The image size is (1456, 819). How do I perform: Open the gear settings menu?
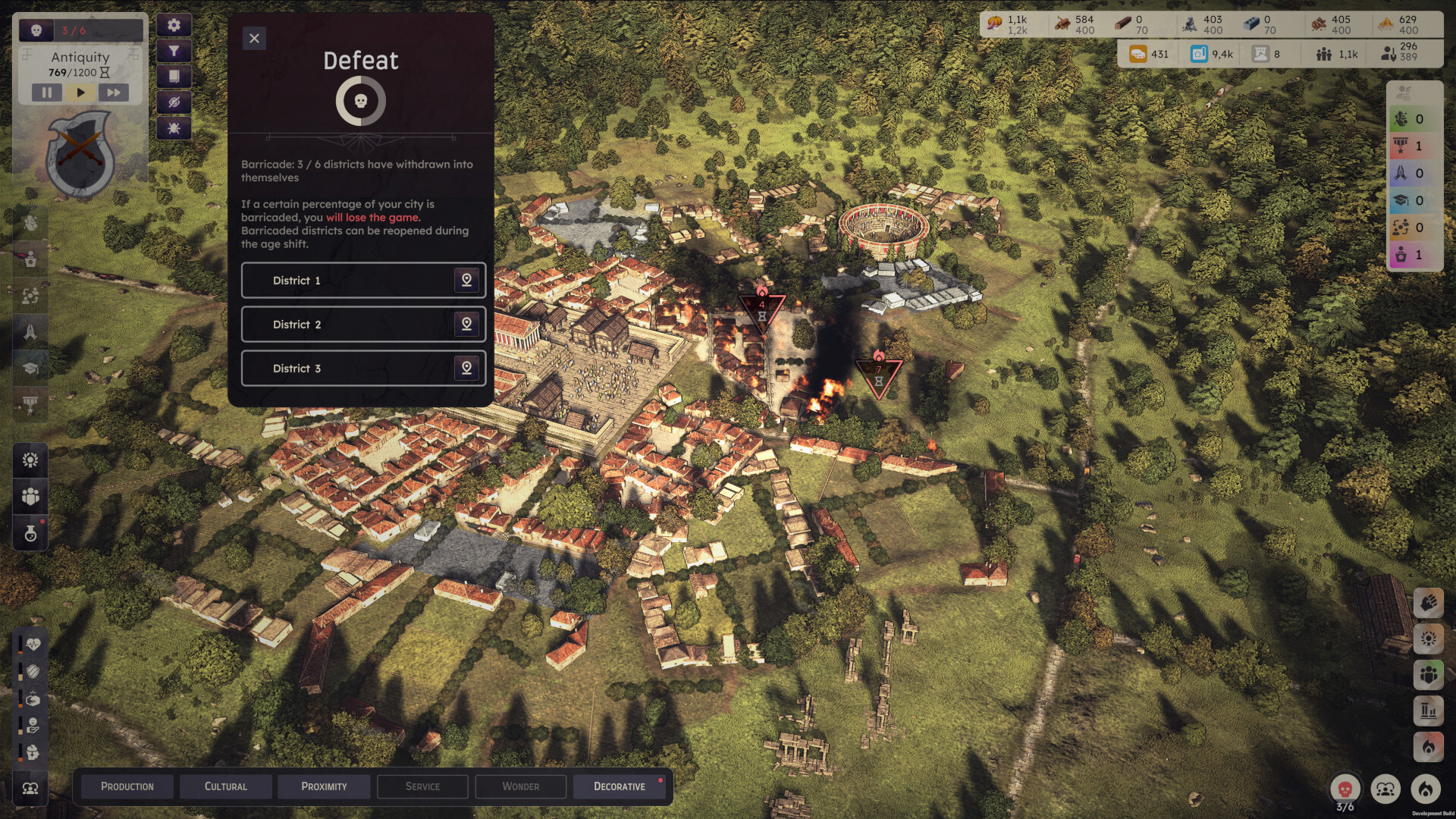(x=174, y=25)
